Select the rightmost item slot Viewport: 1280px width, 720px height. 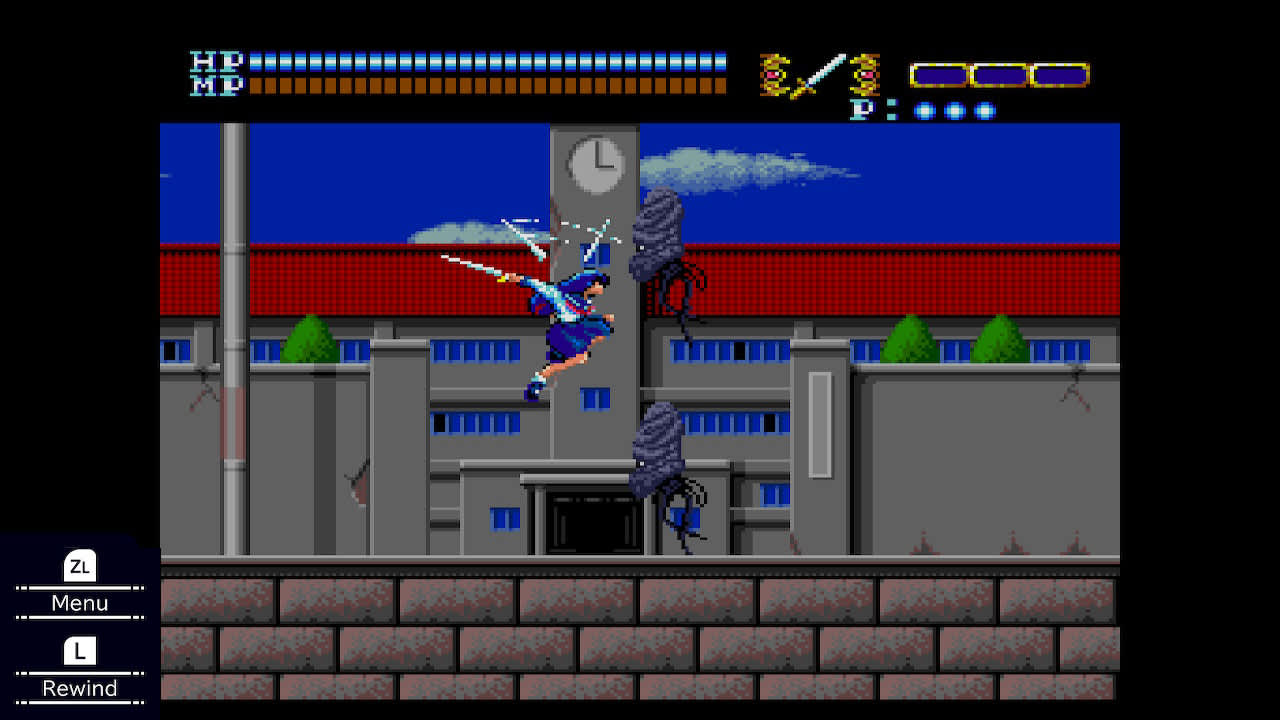pos(1060,73)
